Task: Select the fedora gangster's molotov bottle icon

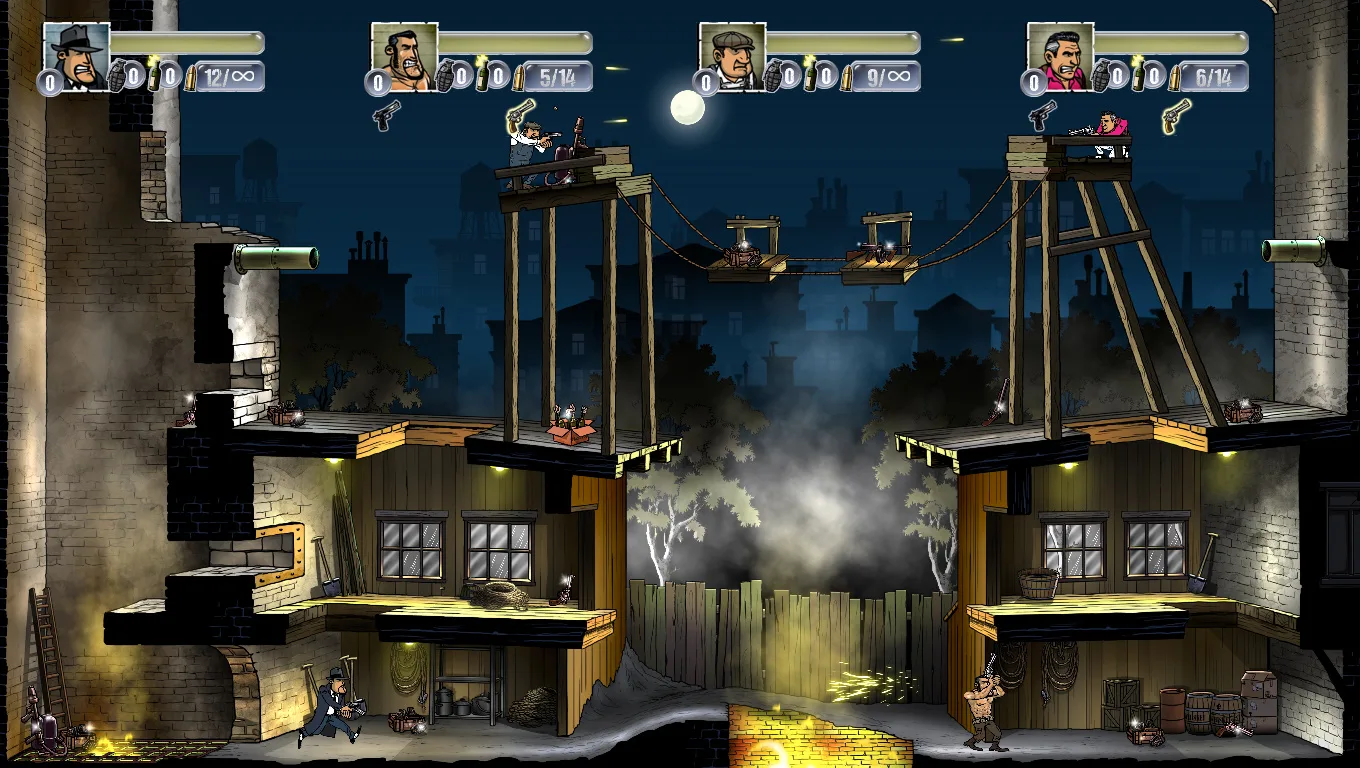Action: (x=155, y=75)
